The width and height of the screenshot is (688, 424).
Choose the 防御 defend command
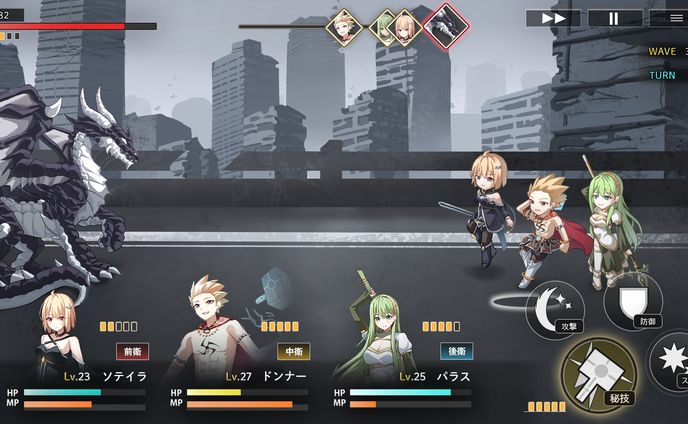point(633,302)
